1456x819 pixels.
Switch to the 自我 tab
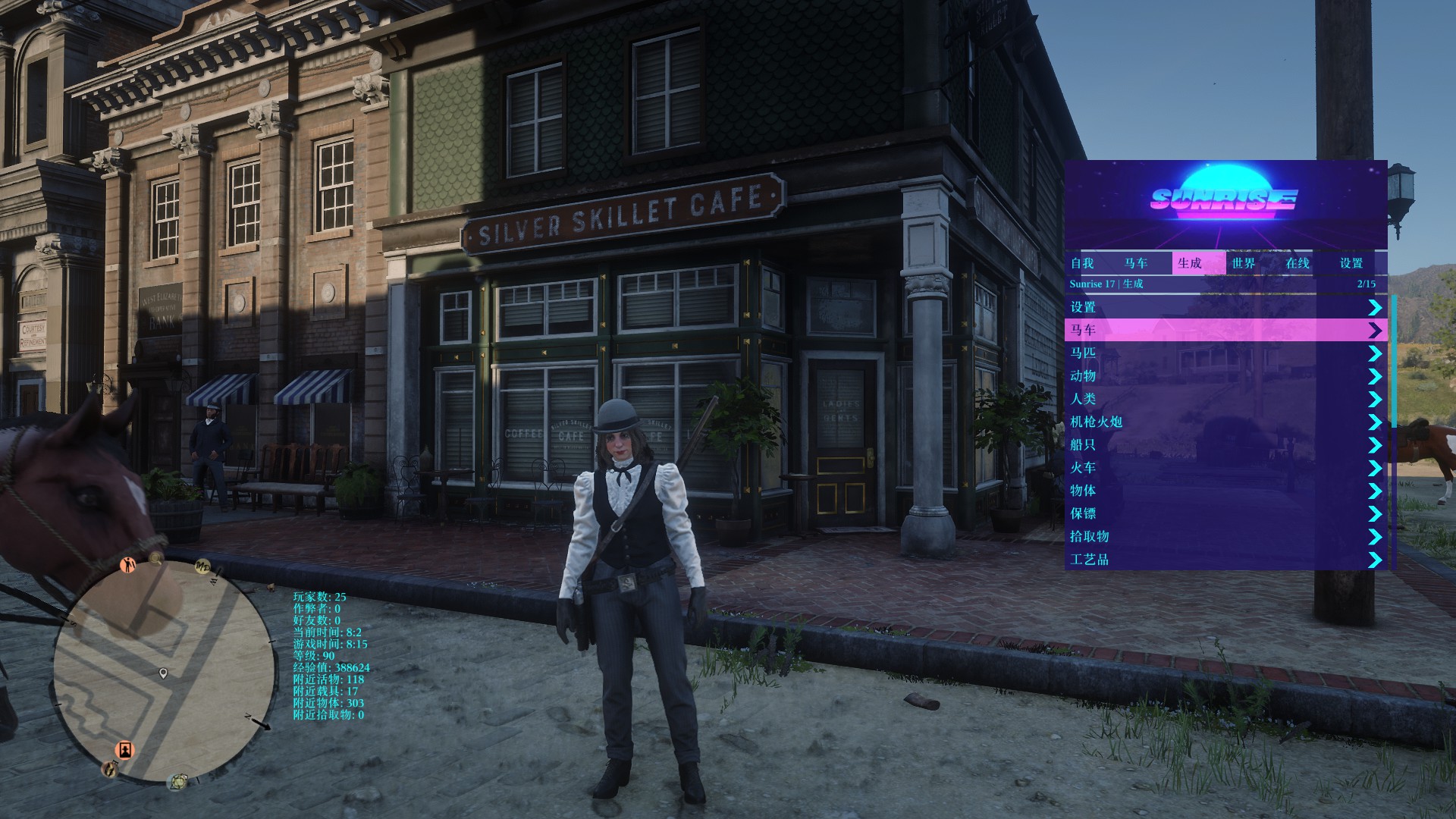click(x=1082, y=263)
